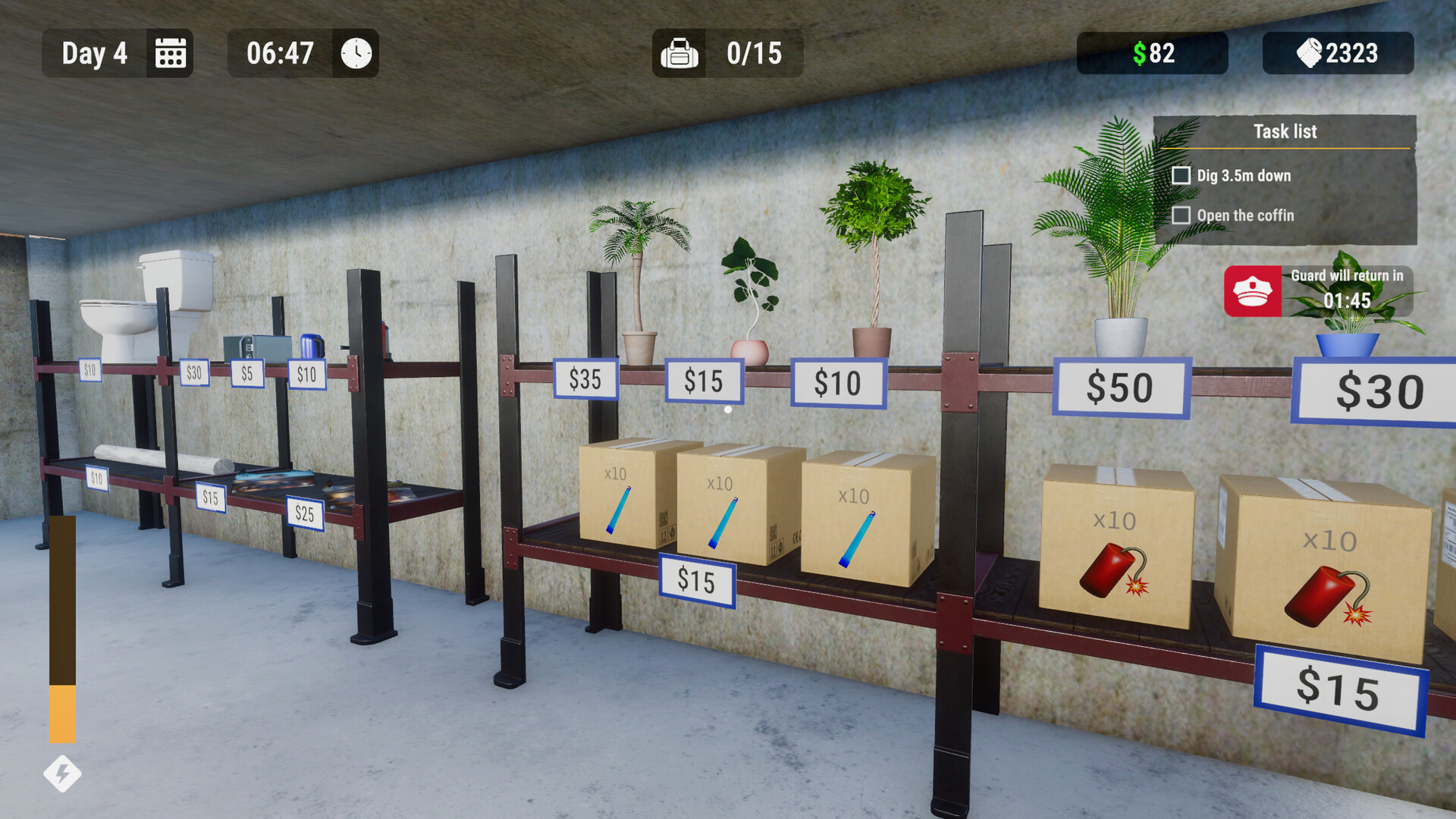Viewport: 1456px width, 819px height.
Task: Click the $50 price tag under the fern
Action: (x=1120, y=388)
